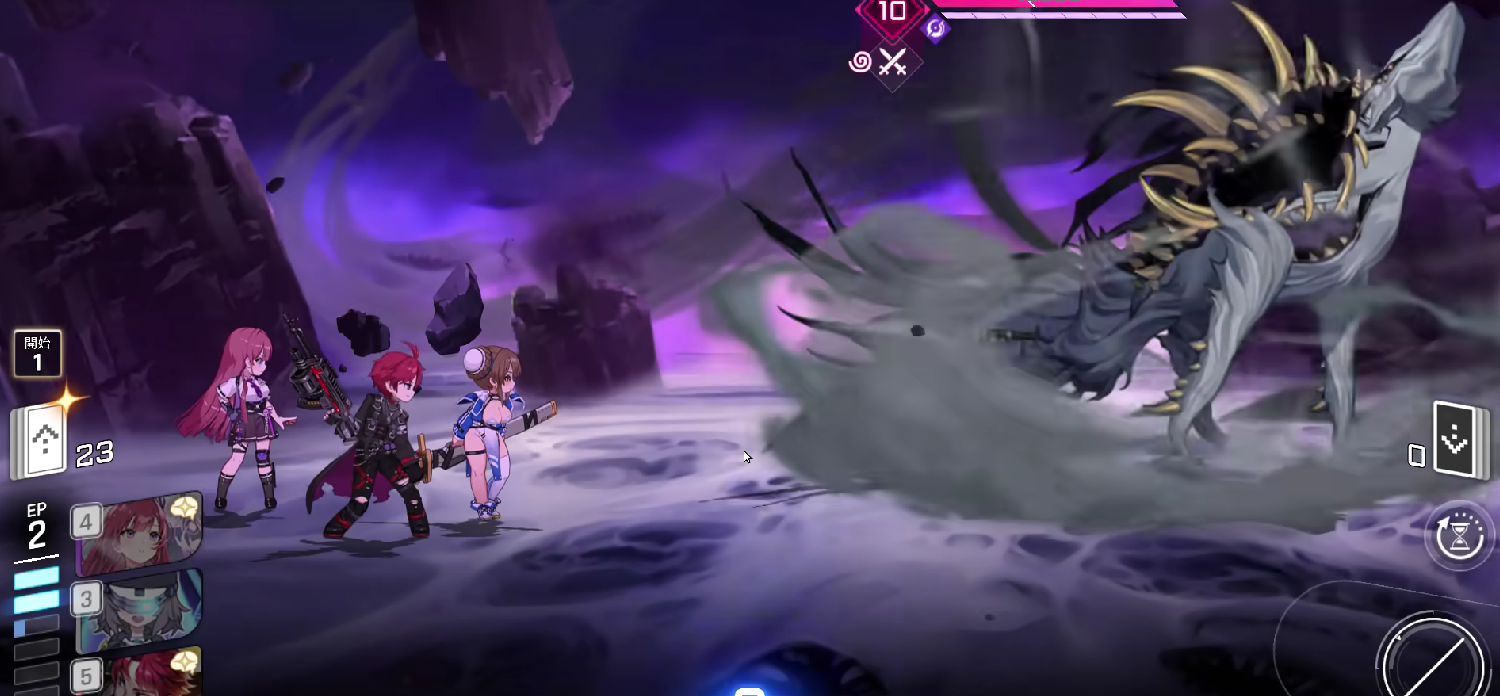
Task: Select the cost 4 red-haired character card
Action: [x=138, y=535]
